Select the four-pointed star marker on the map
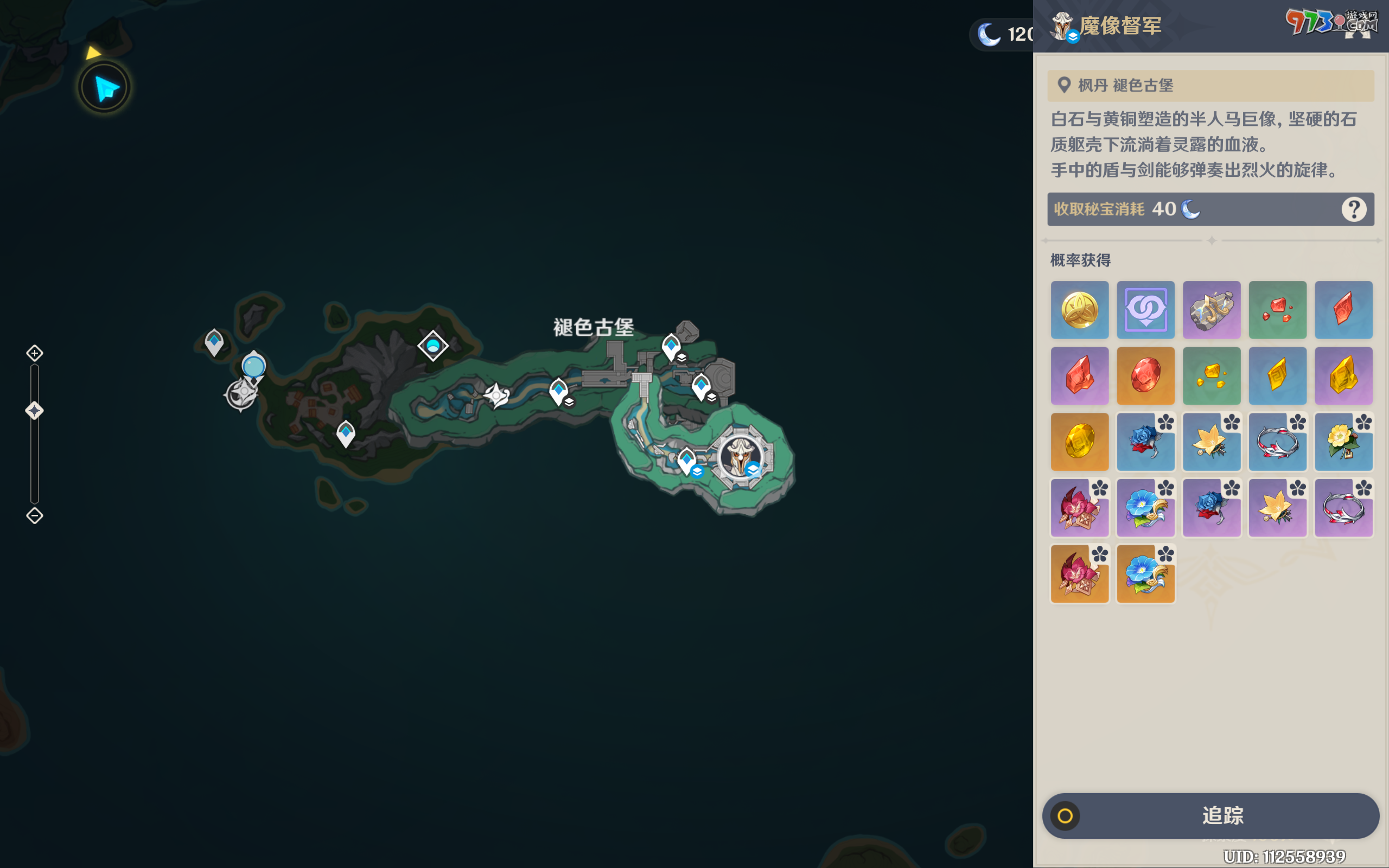The image size is (1389, 868). point(496,395)
